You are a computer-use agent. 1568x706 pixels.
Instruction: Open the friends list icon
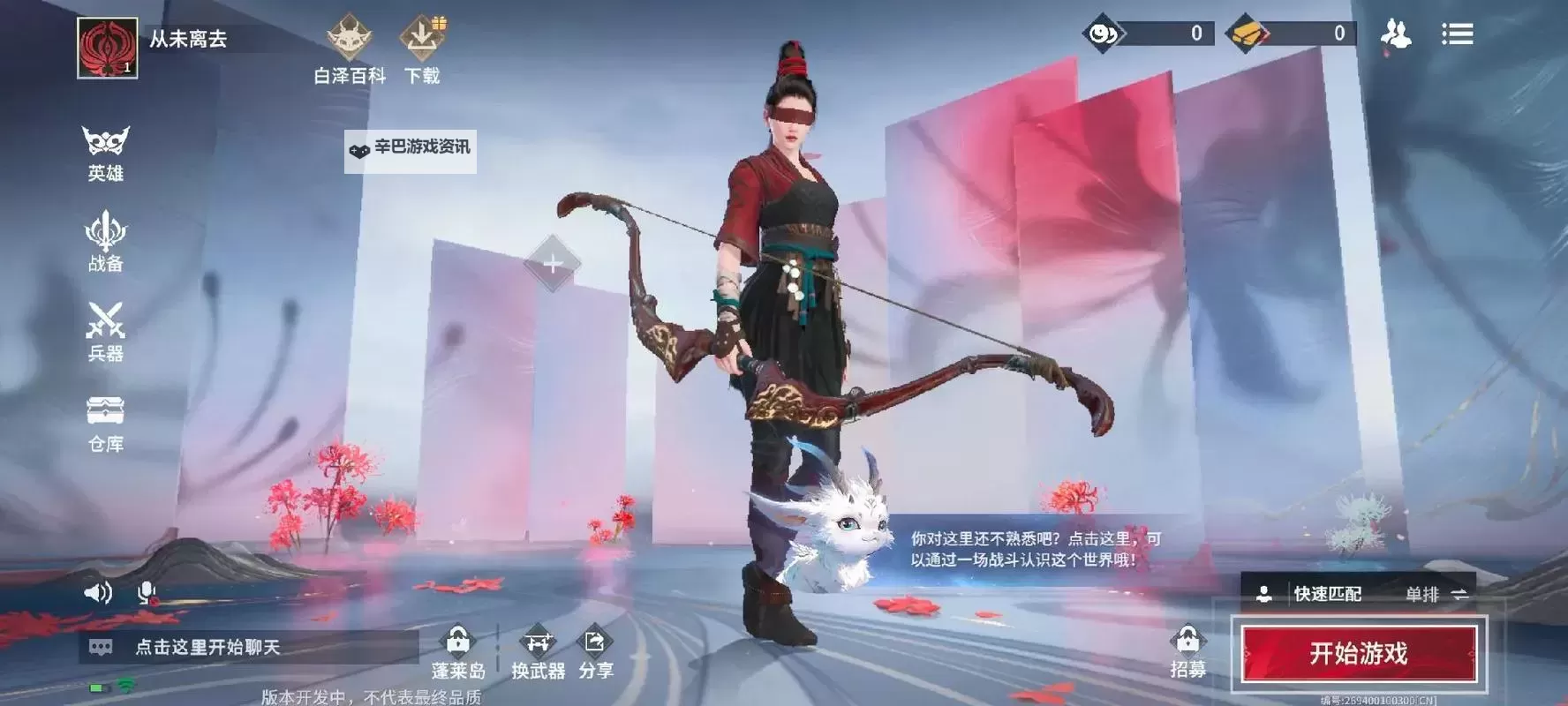point(1396,35)
